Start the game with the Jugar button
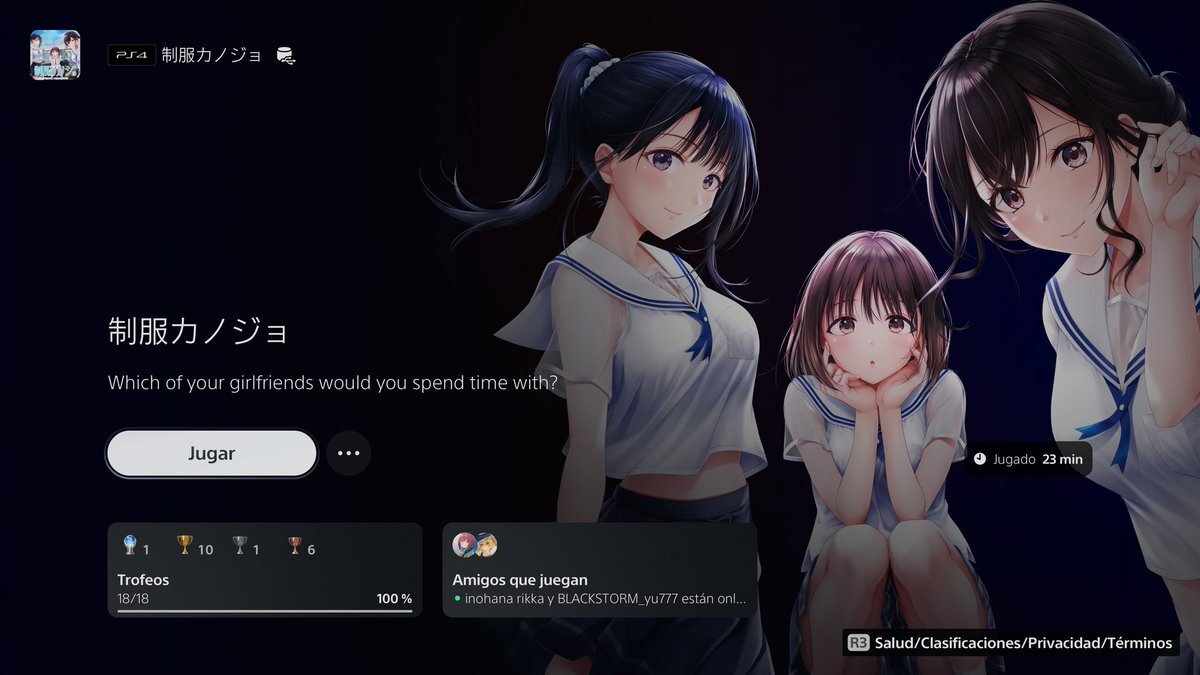Screen dimensions: 1200x675 tap(211, 454)
